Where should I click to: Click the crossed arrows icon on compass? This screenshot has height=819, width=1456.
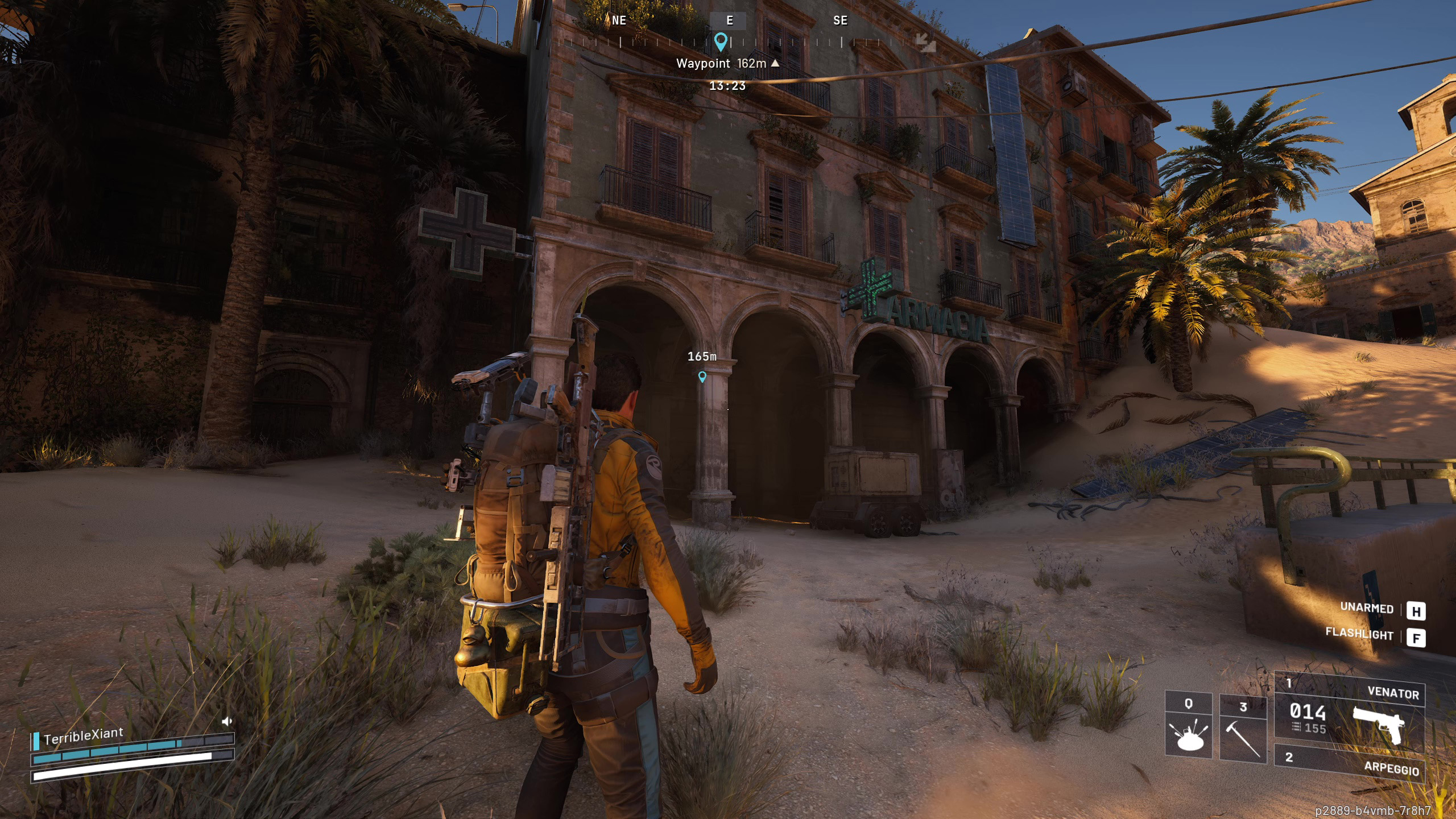(926, 42)
